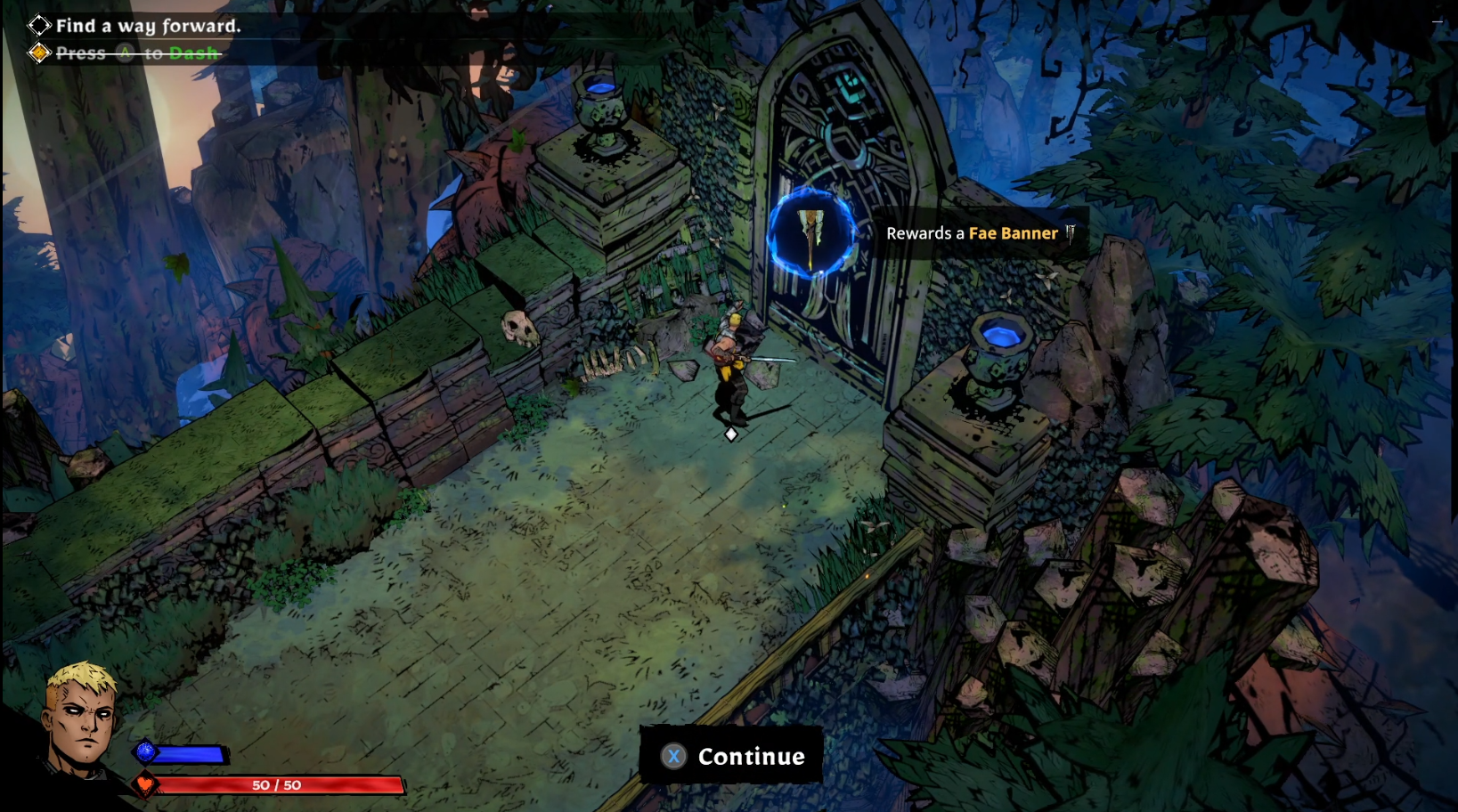Select the Fae Banner reward door icon

pyautogui.click(x=811, y=233)
